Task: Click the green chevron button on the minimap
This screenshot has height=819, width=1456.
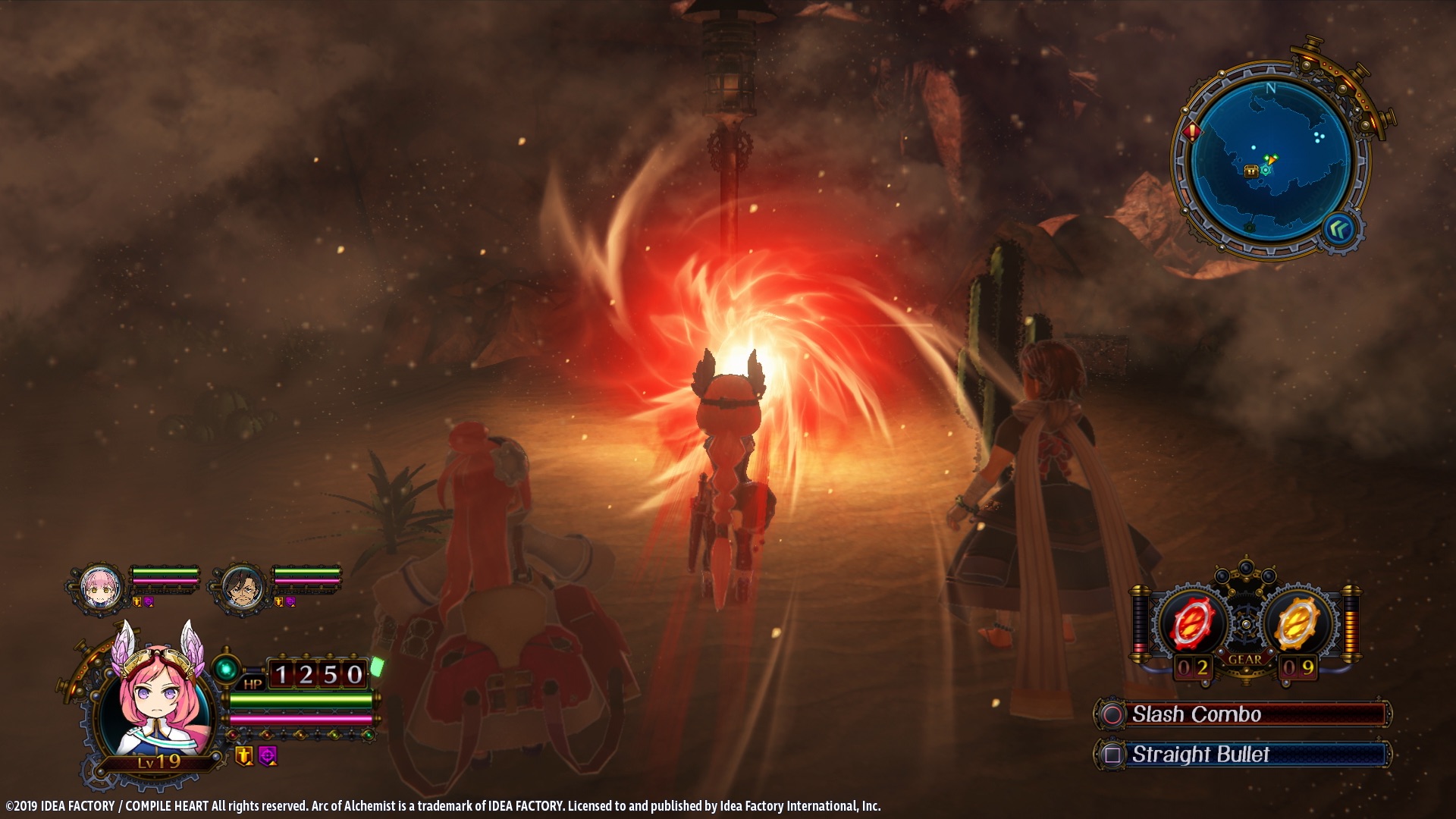Action: (1339, 227)
